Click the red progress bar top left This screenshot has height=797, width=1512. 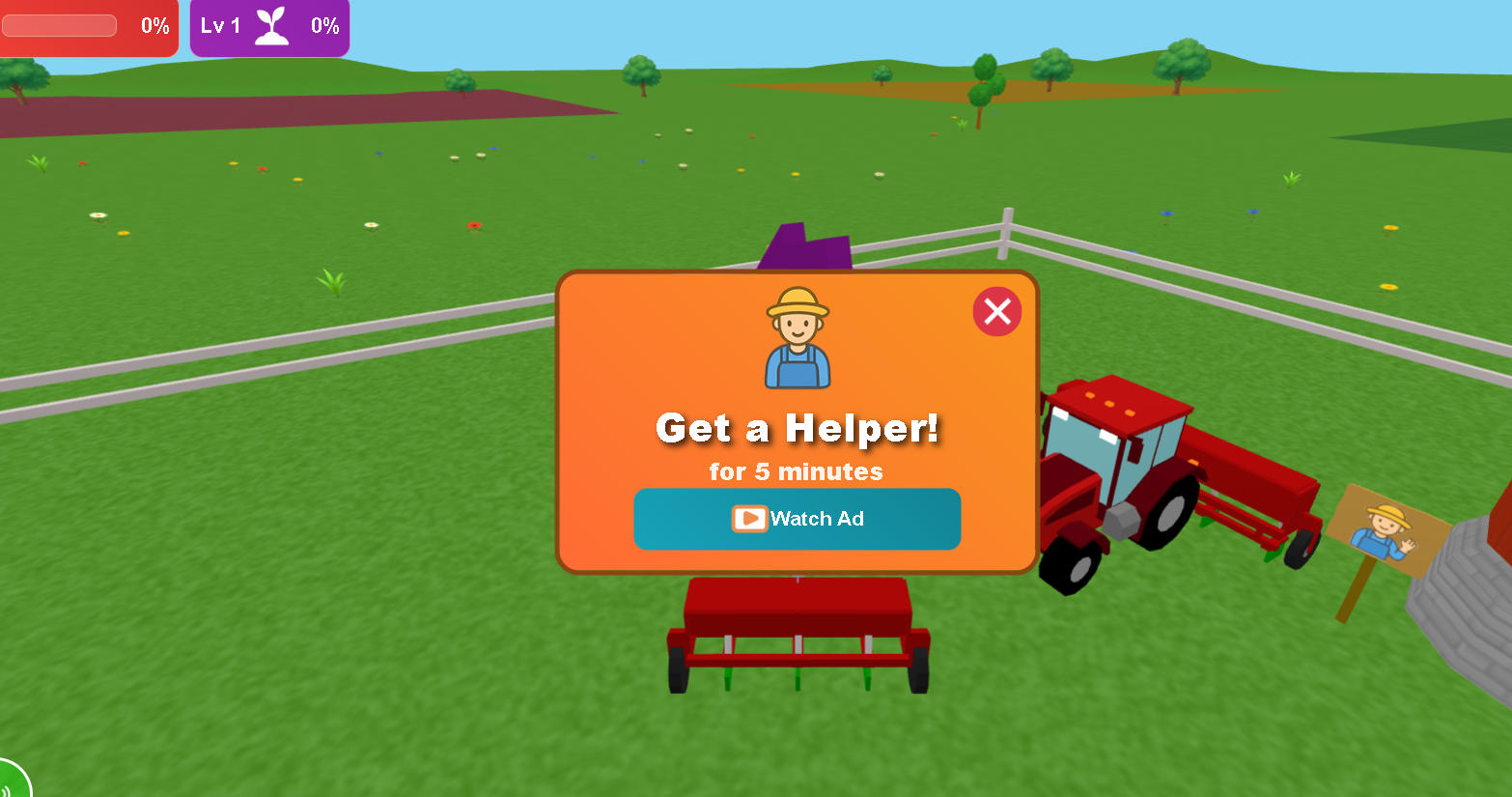pyautogui.click(x=59, y=26)
